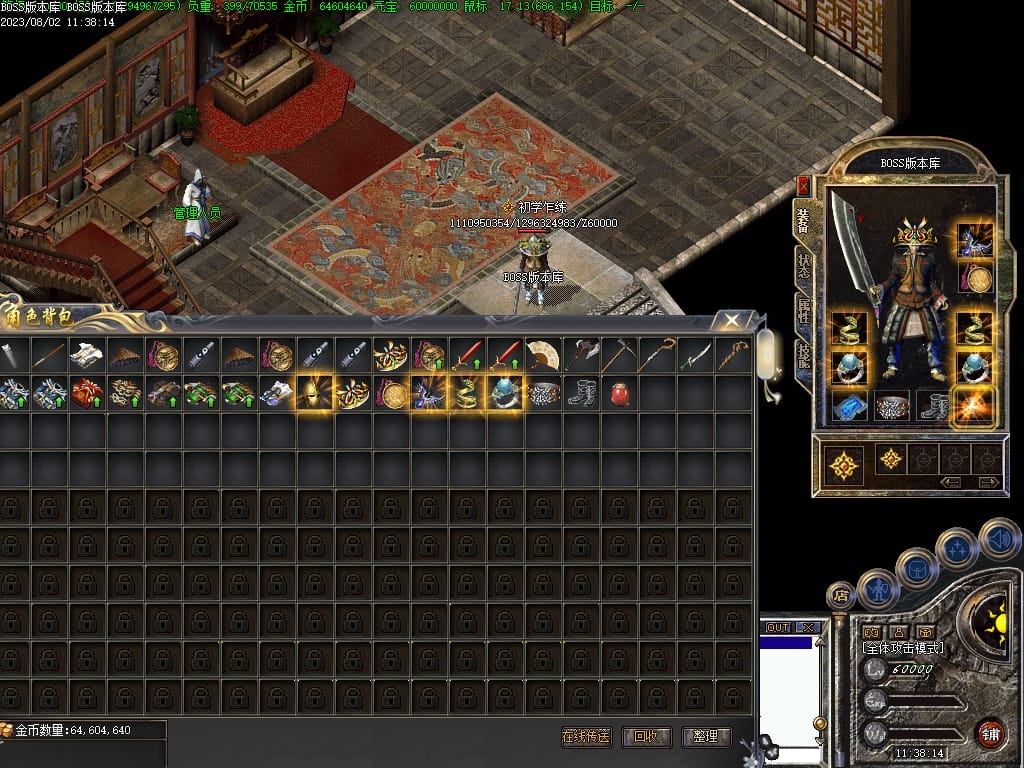Close the character equipment panel
Viewport: 1024px width, 768px height.
point(804,185)
